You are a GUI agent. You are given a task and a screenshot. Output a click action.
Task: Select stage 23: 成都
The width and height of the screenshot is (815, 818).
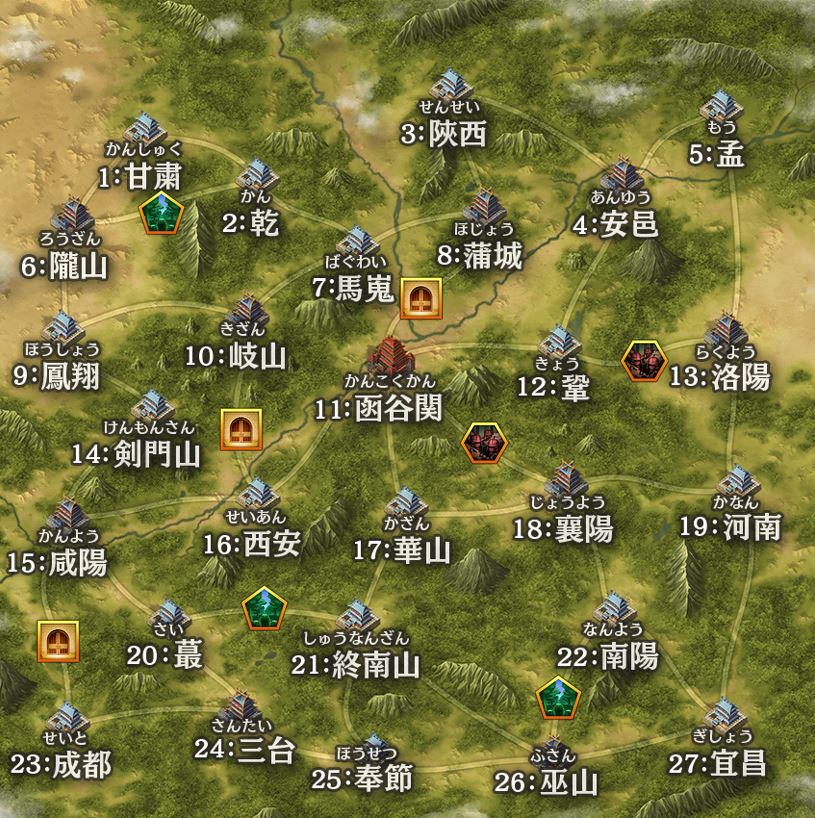pyautogui.click(x=68, y=718)
